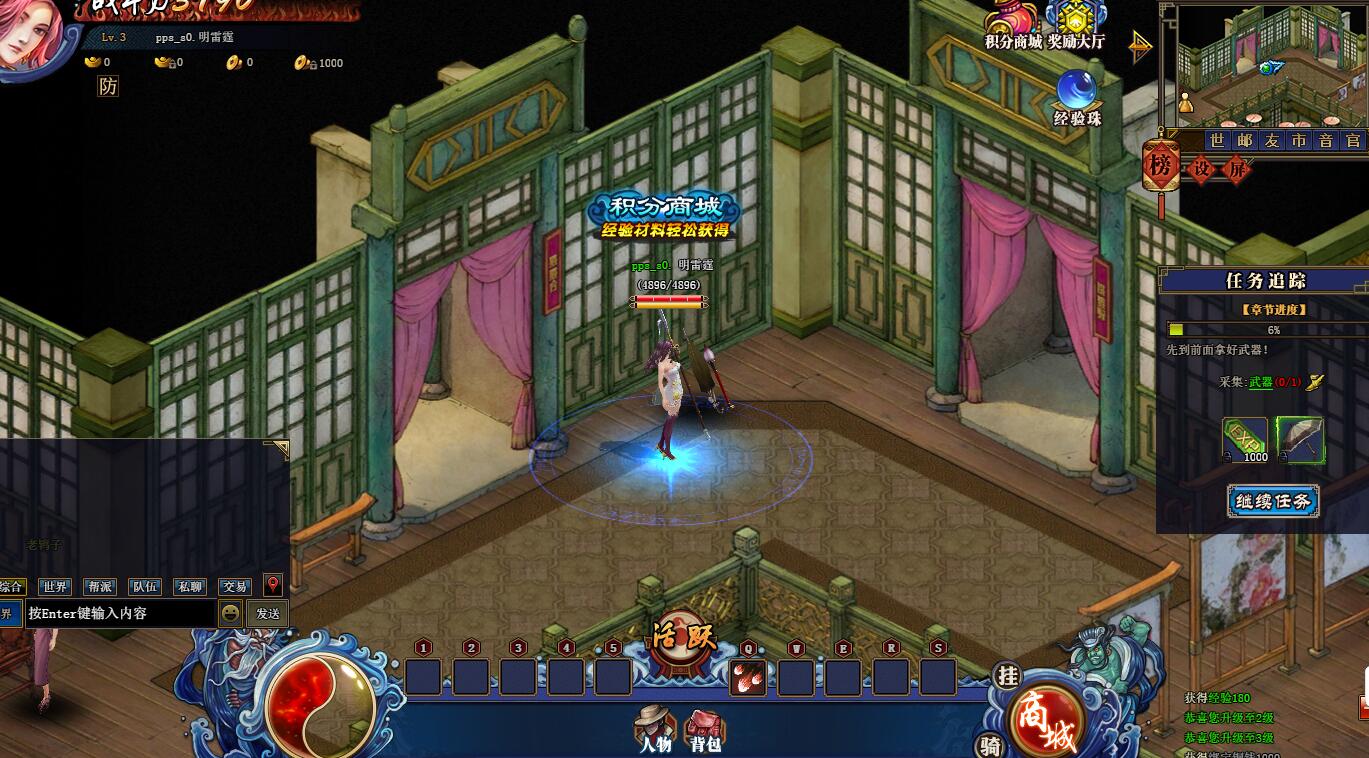Open the 背包 backpack
This screenshot has width=1369, height=758.
point(704,729)
